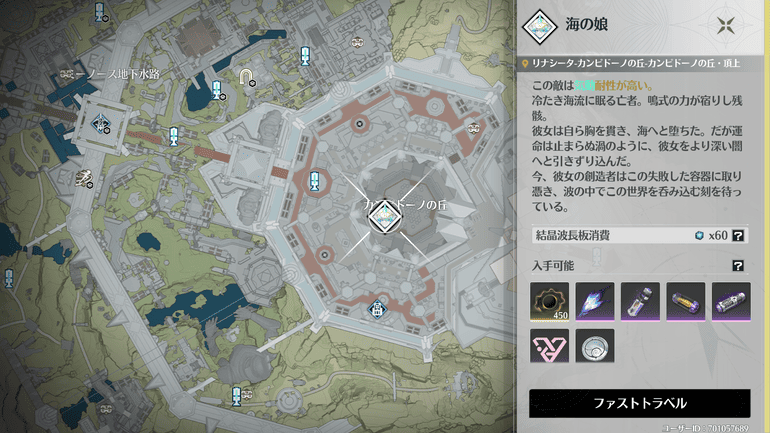This screenshot has height=433, width=770.
Task: Select the diamond marker below the hill
Action: pos(379,307)
